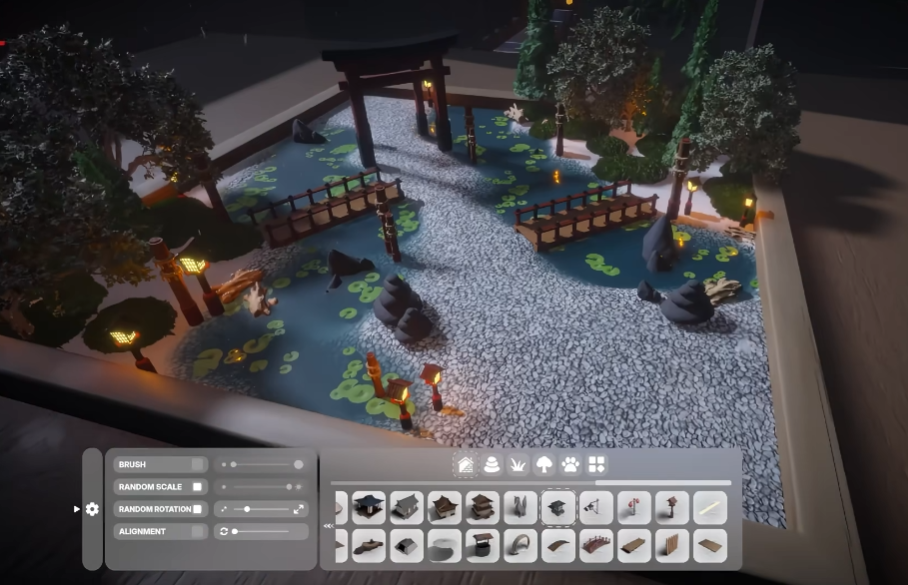The width and height of the screenshot is (908, 585).
Task: Enable the Random Scale checkbox
Action: coord(198,487)
